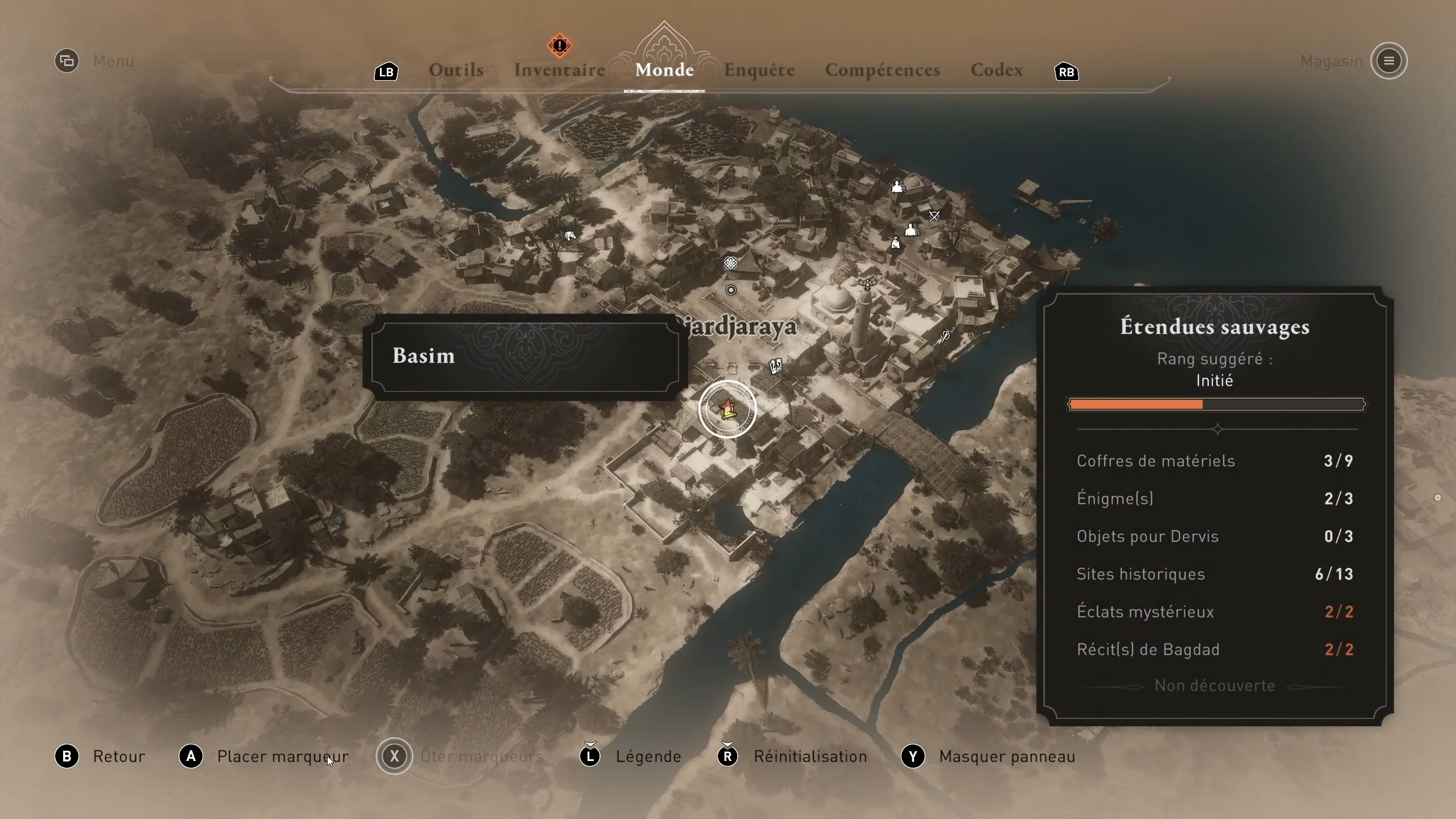Select the horse head map marker
Screen dimensions: 1456x819
click(x=570, y=235)
